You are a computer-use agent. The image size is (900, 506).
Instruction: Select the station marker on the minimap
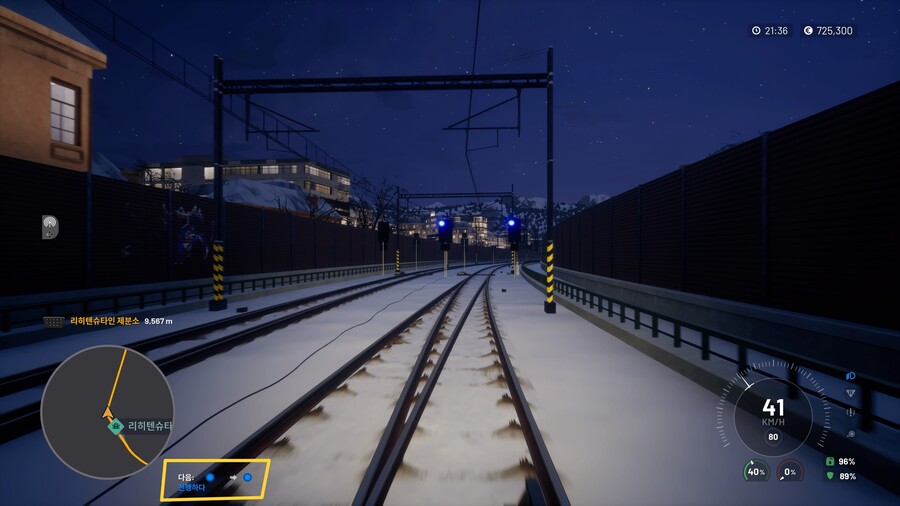(x=116, y=426)
